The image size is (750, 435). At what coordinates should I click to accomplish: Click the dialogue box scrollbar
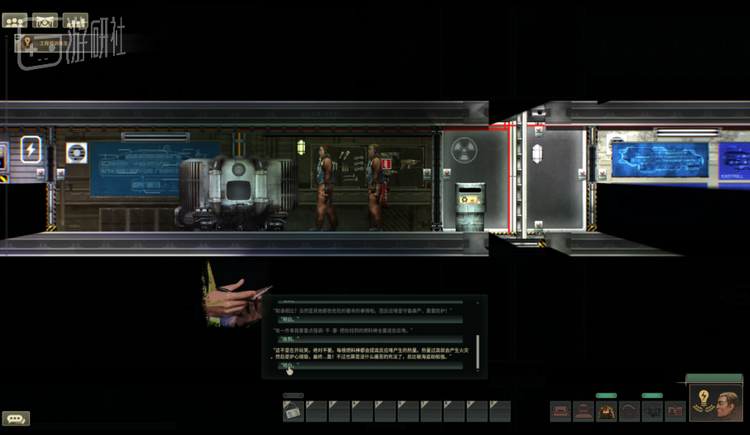(477, 350)
